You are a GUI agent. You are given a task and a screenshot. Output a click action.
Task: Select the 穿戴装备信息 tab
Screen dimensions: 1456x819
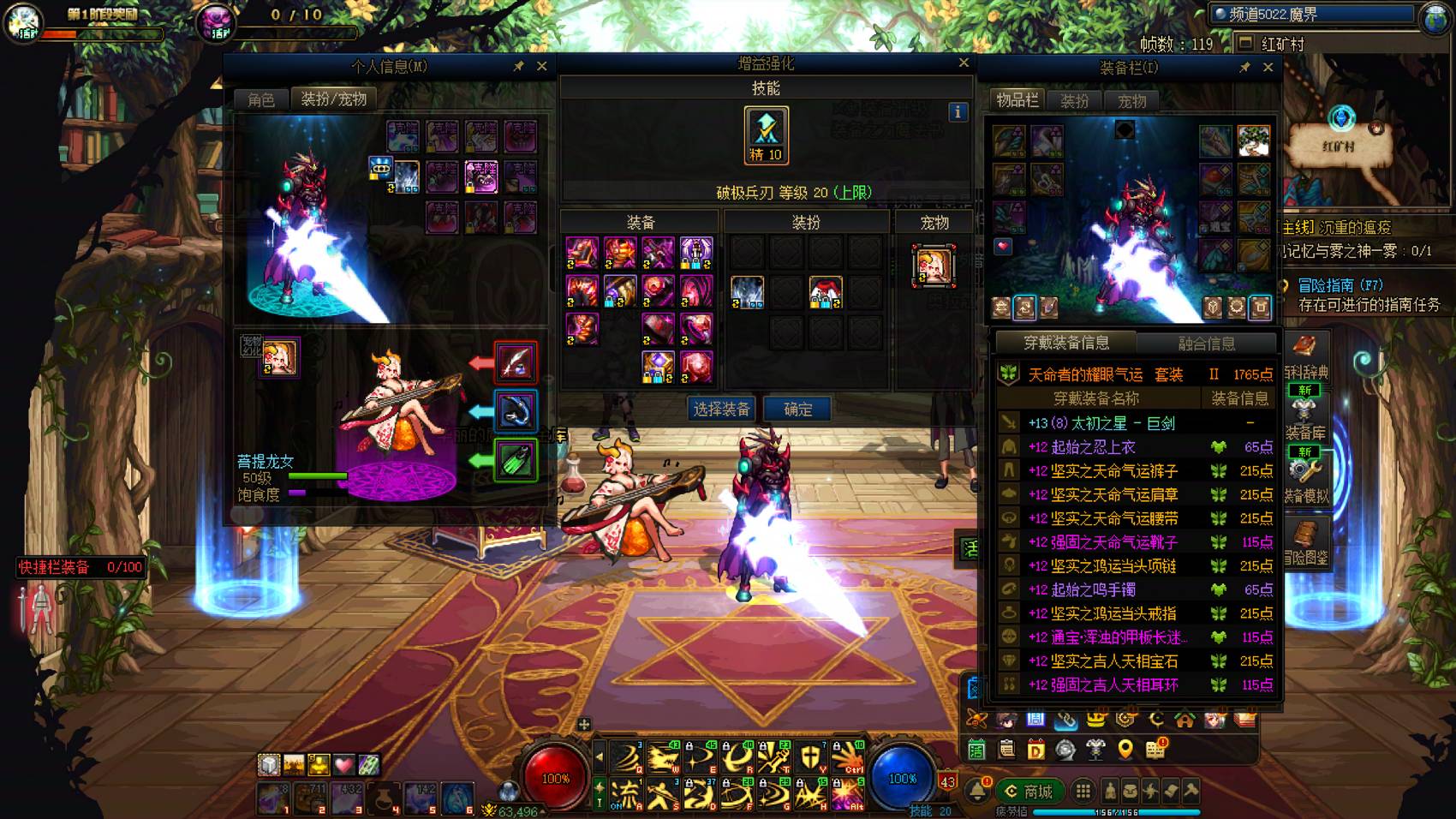tap(1066, 343)
